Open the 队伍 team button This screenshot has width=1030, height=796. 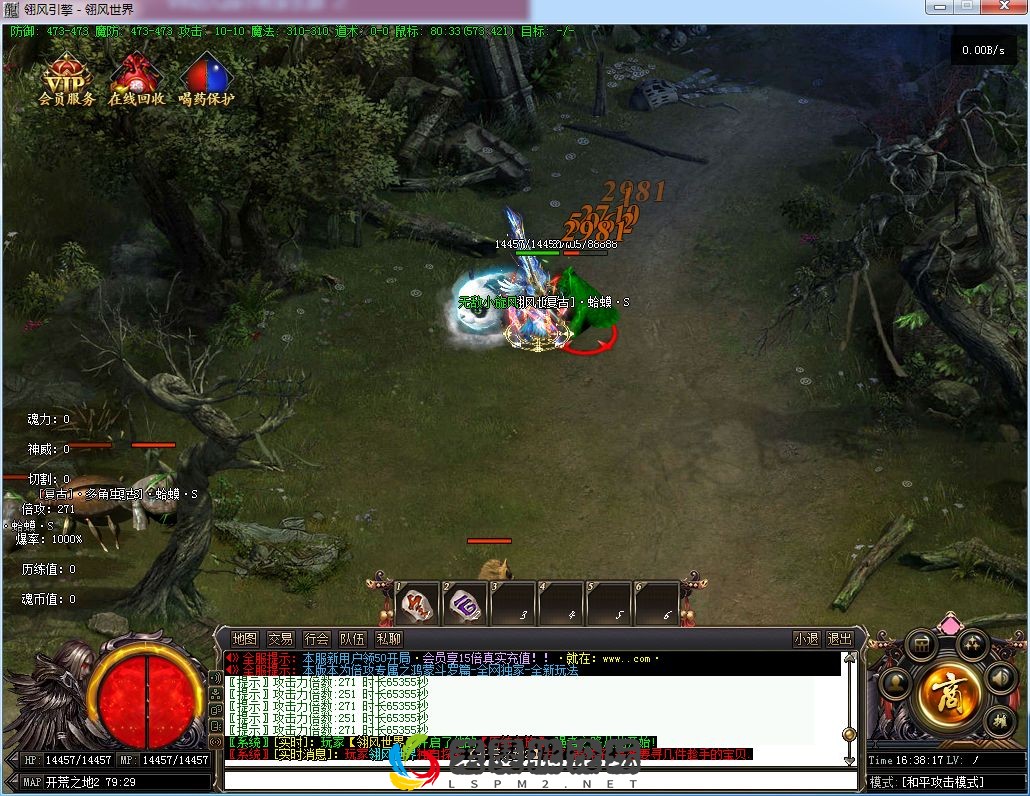[353, 639]
